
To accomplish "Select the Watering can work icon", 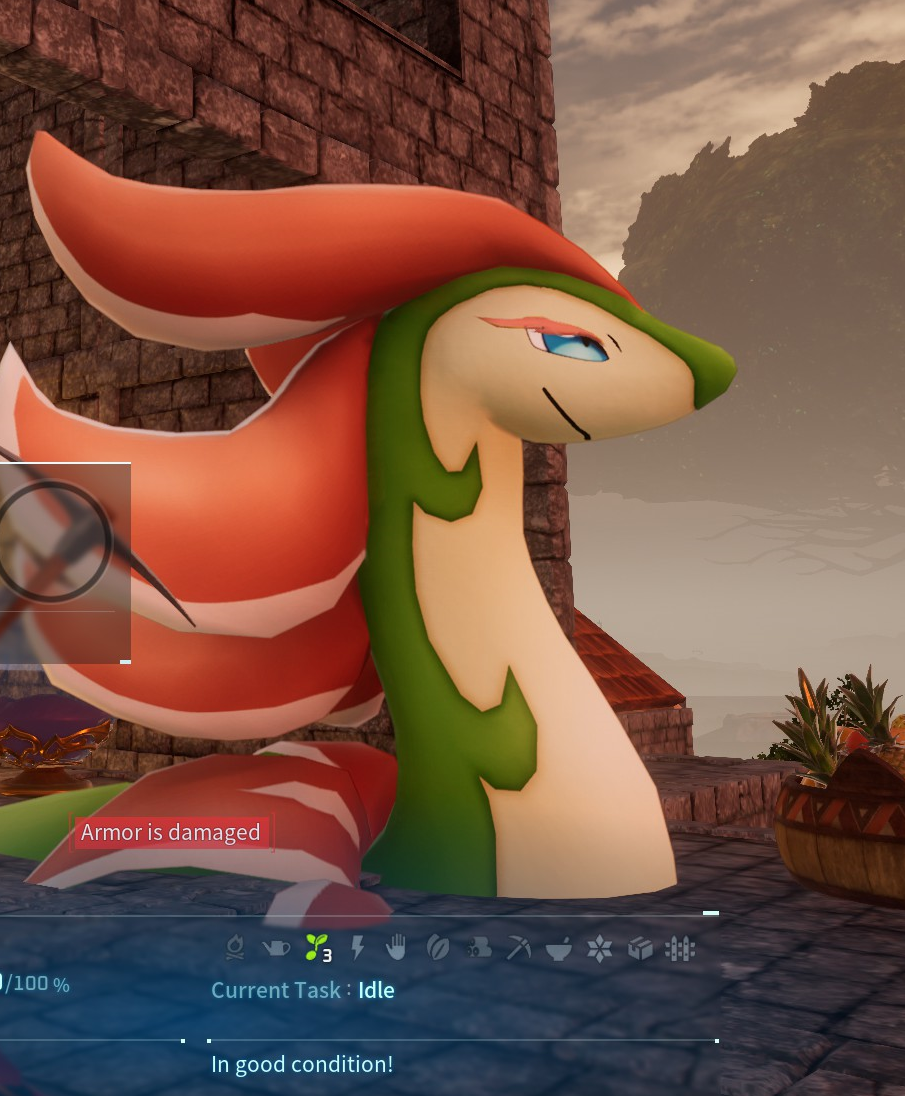I will [x=275, y=947].
